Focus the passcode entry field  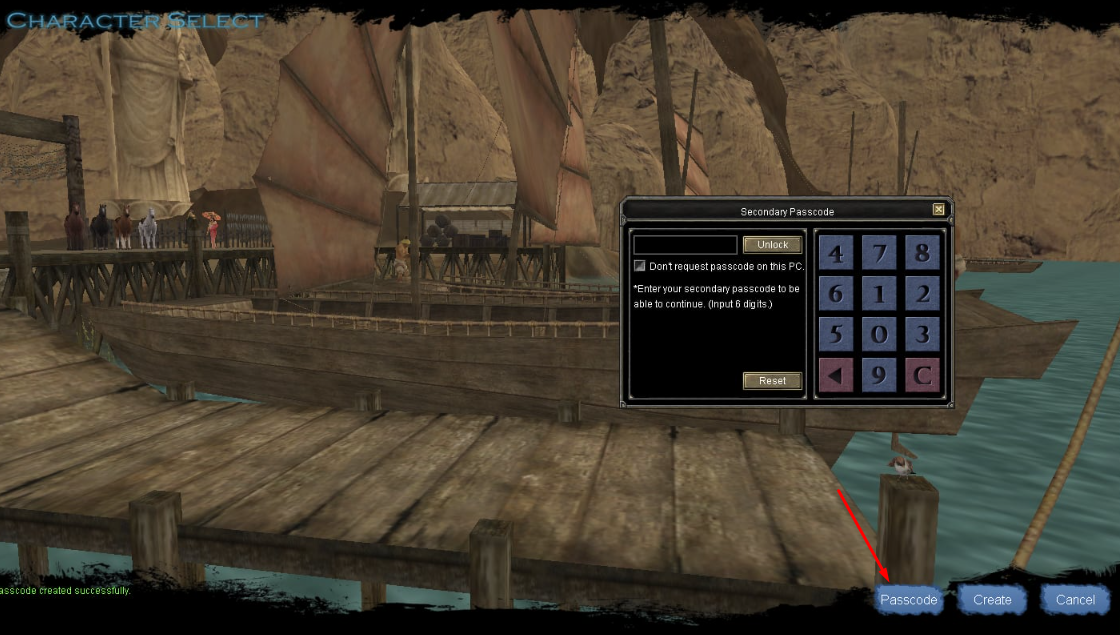685,245
